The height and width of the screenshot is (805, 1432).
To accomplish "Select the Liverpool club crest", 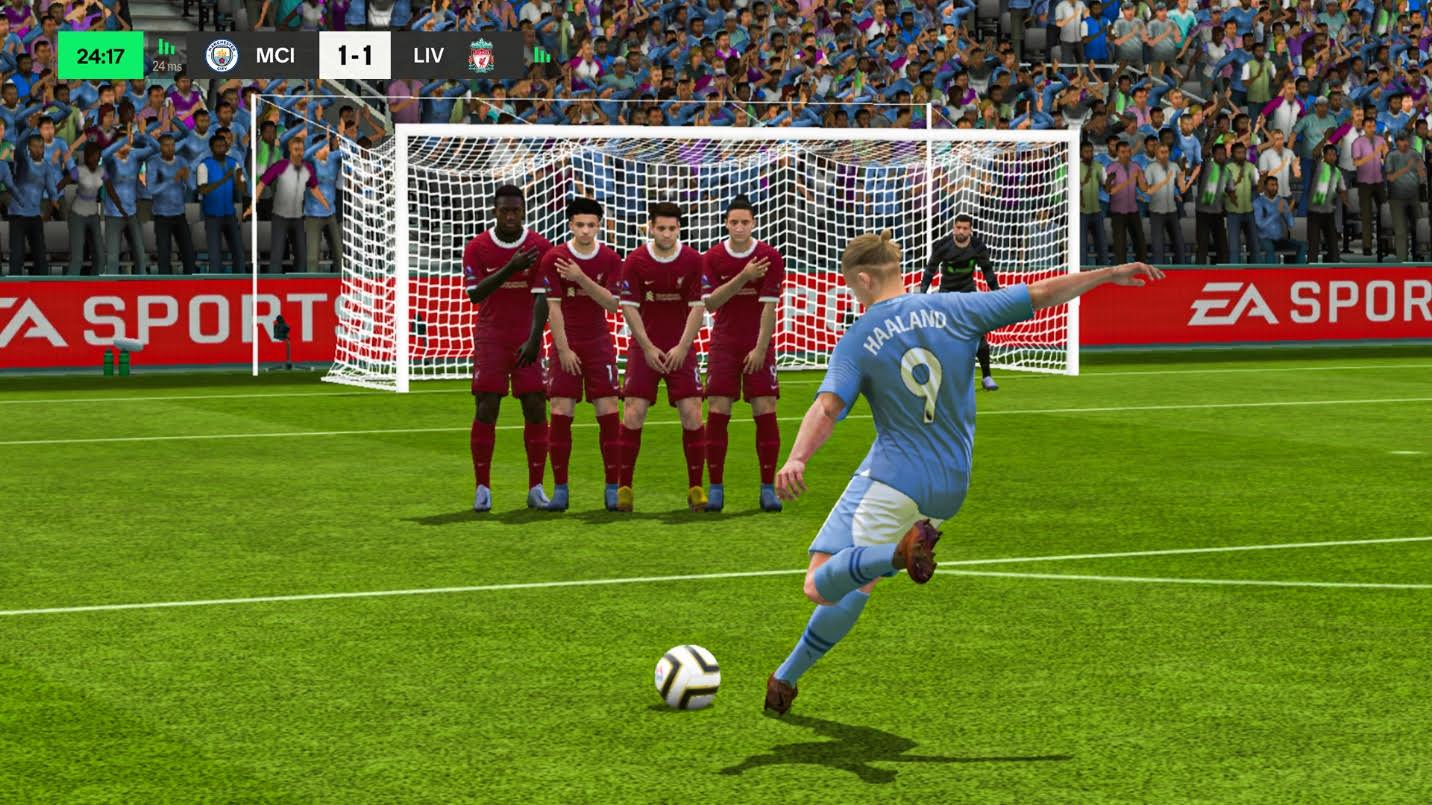I will (482, 56).
